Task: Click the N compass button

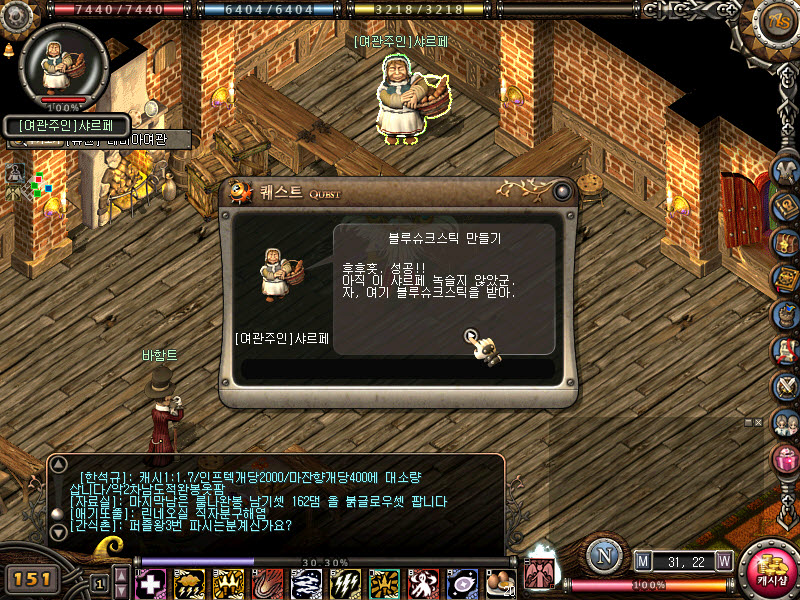Action: (603, 557)
